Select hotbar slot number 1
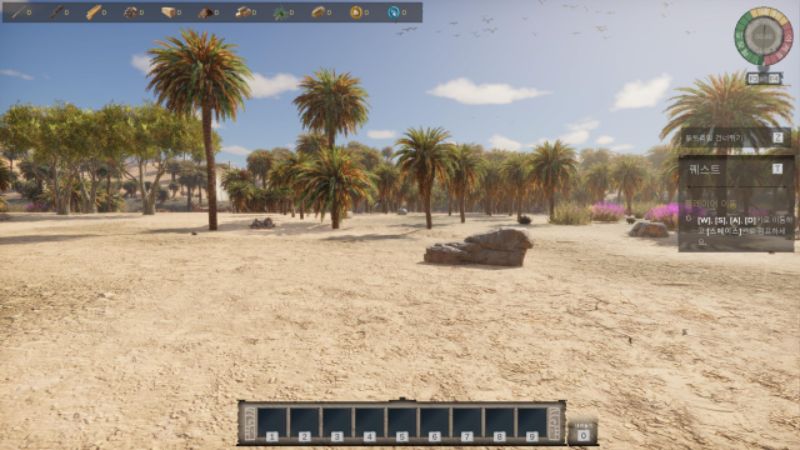800x450 pixels. [272, 421]
